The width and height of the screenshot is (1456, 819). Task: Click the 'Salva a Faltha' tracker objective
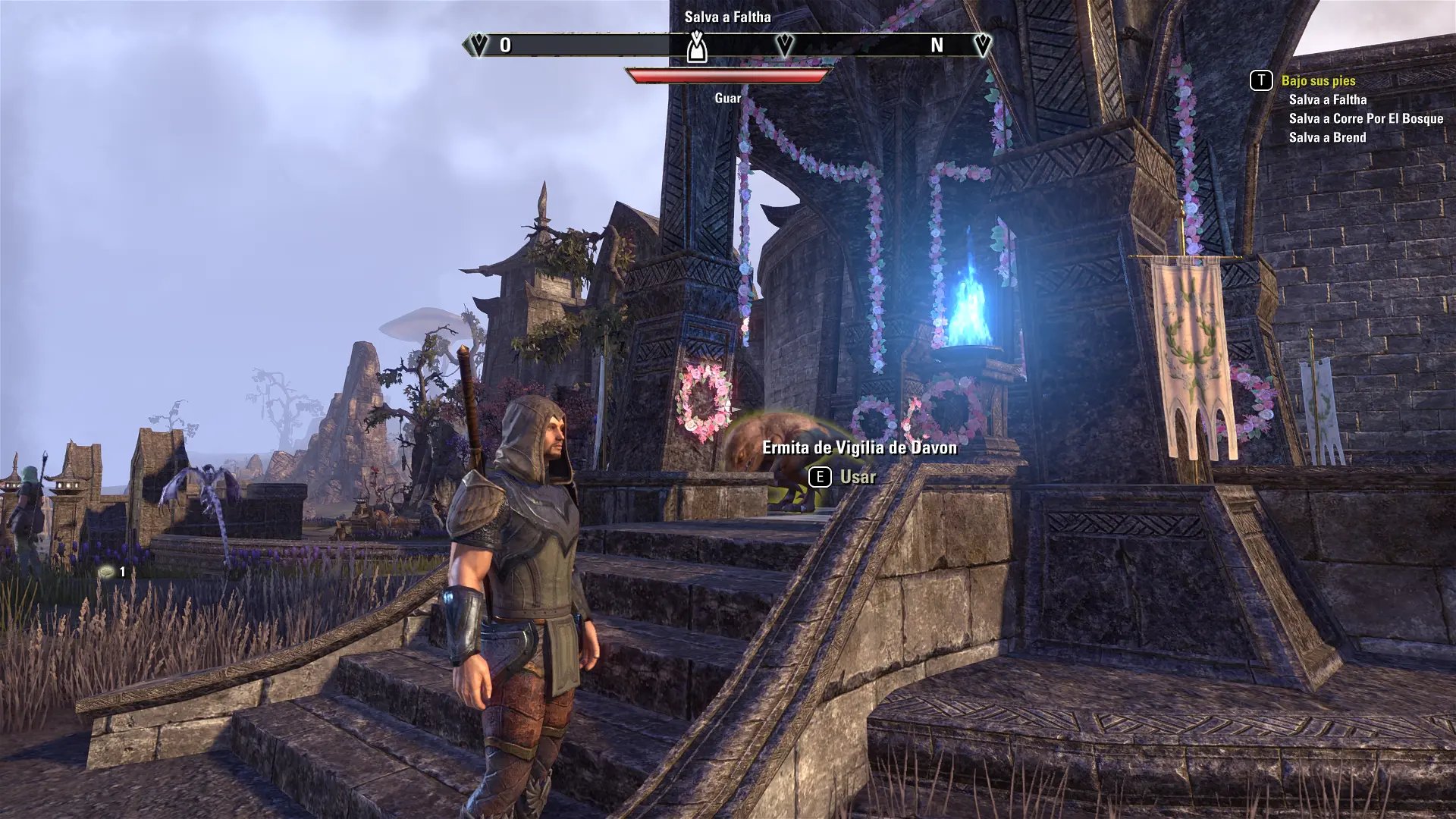[1327, 99]
